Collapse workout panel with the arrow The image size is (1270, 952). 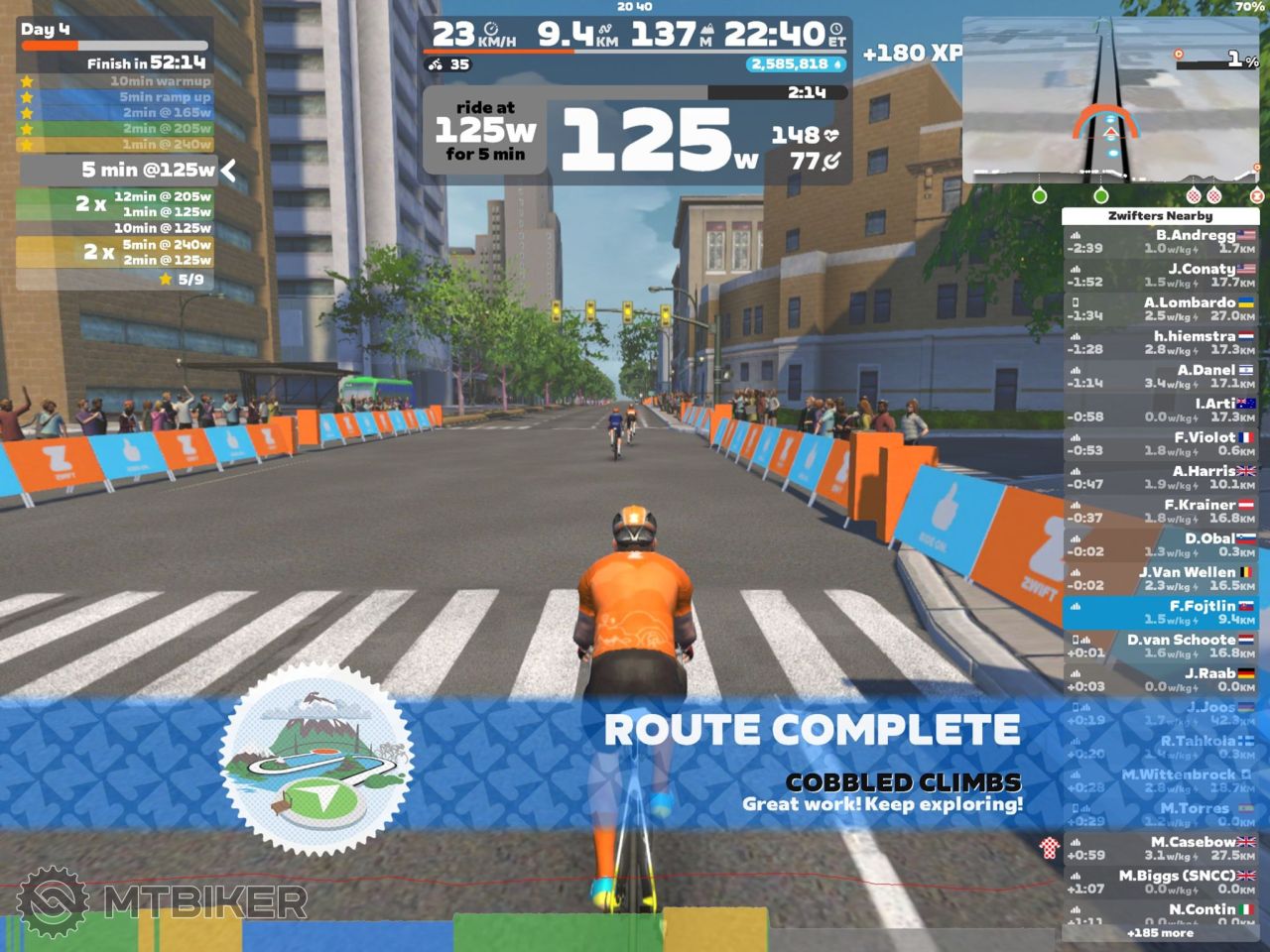[229, 171]
